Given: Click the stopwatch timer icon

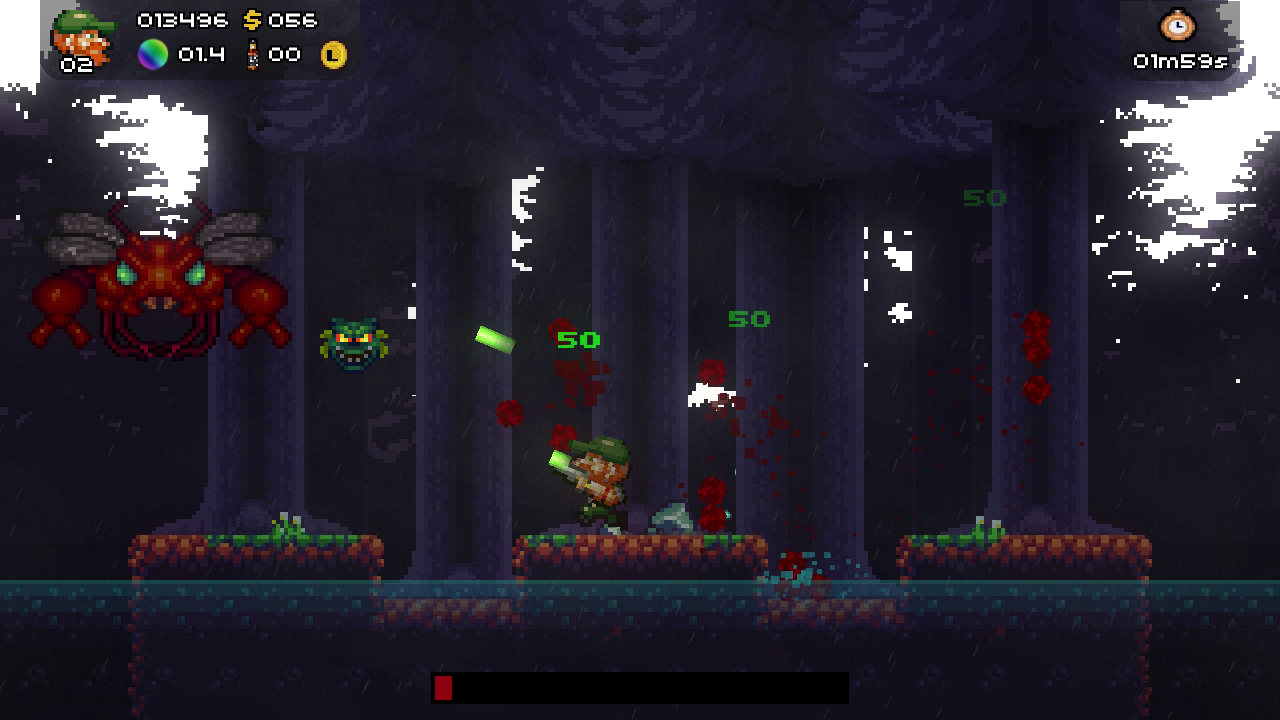Looking at the screenshot, I should tap(1178, 26).
